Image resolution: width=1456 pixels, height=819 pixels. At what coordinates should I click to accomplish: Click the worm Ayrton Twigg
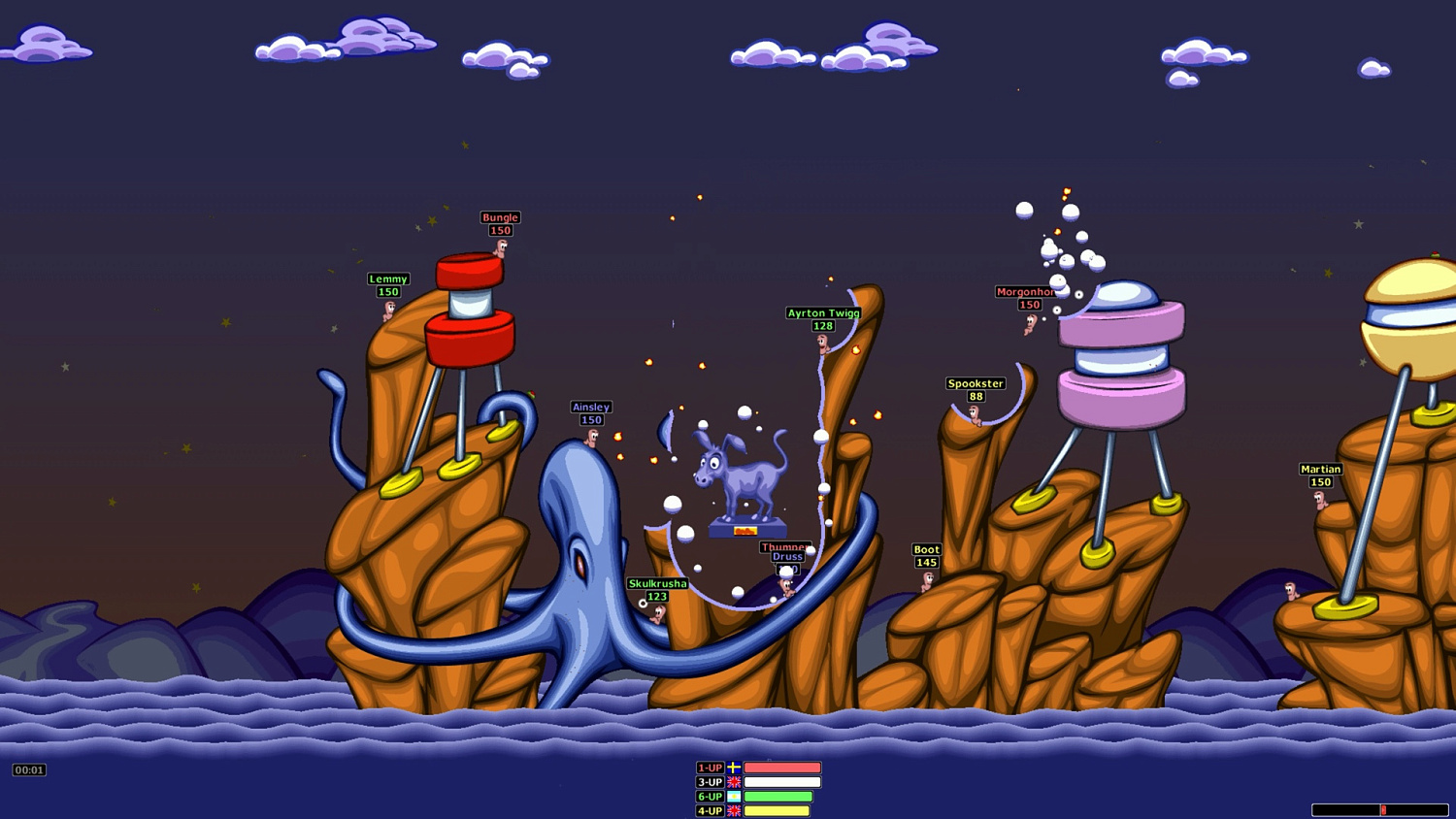822,343
